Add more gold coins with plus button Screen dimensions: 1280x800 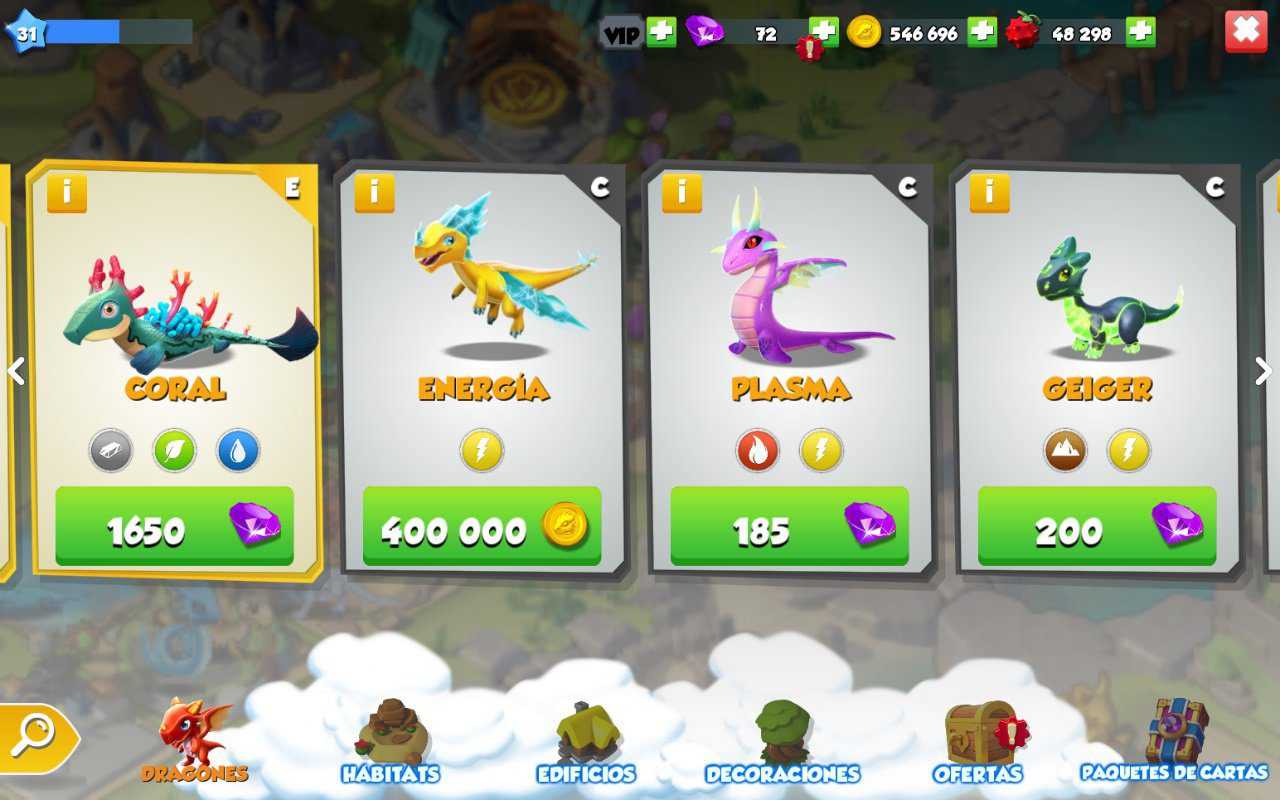981,32
